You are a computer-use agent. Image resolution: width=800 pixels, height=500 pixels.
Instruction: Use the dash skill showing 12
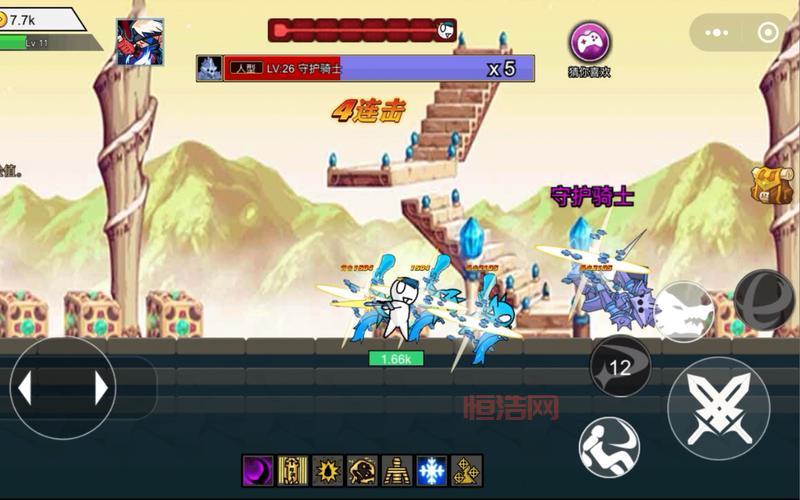[620, 366]
